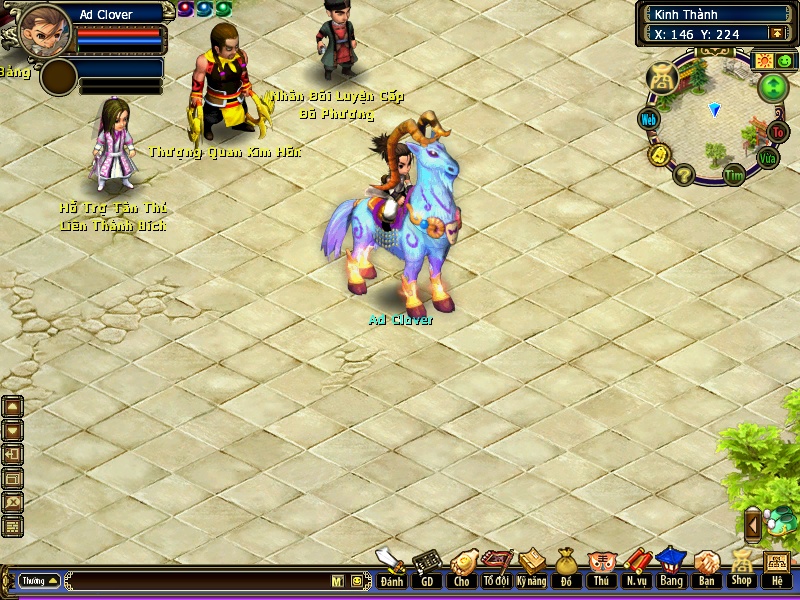This screenshot has height=600, width=800.
Task: View the N.vụ quest scroll
Action: [x=636, y=570]
